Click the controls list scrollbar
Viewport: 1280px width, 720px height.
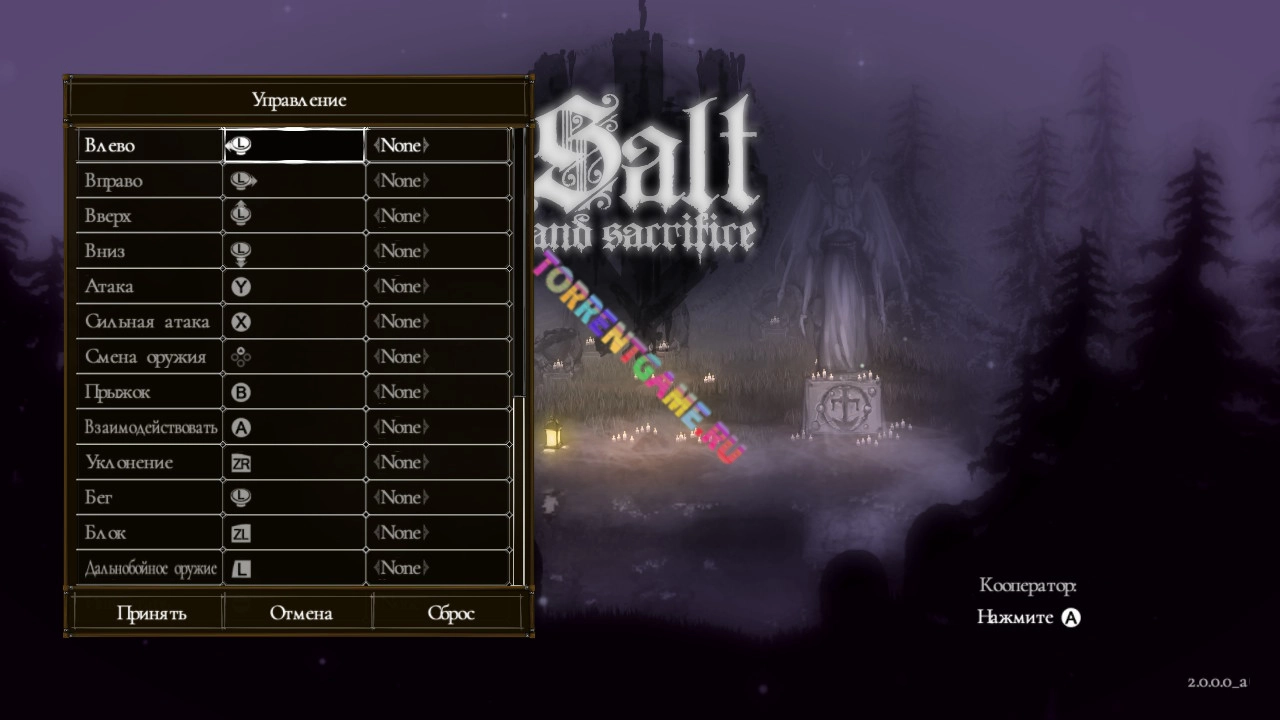click(518, 490)
